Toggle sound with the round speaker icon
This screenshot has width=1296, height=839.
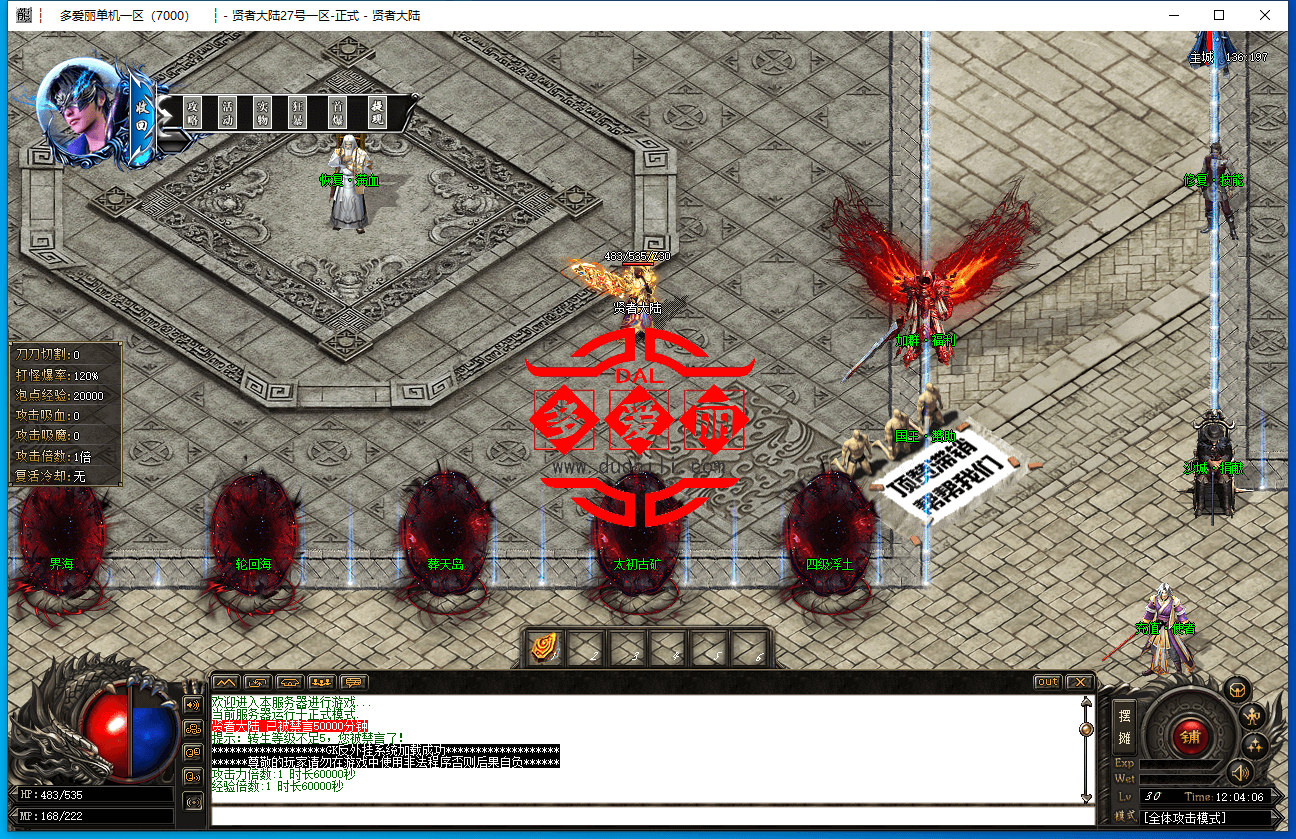(1240, 772)
